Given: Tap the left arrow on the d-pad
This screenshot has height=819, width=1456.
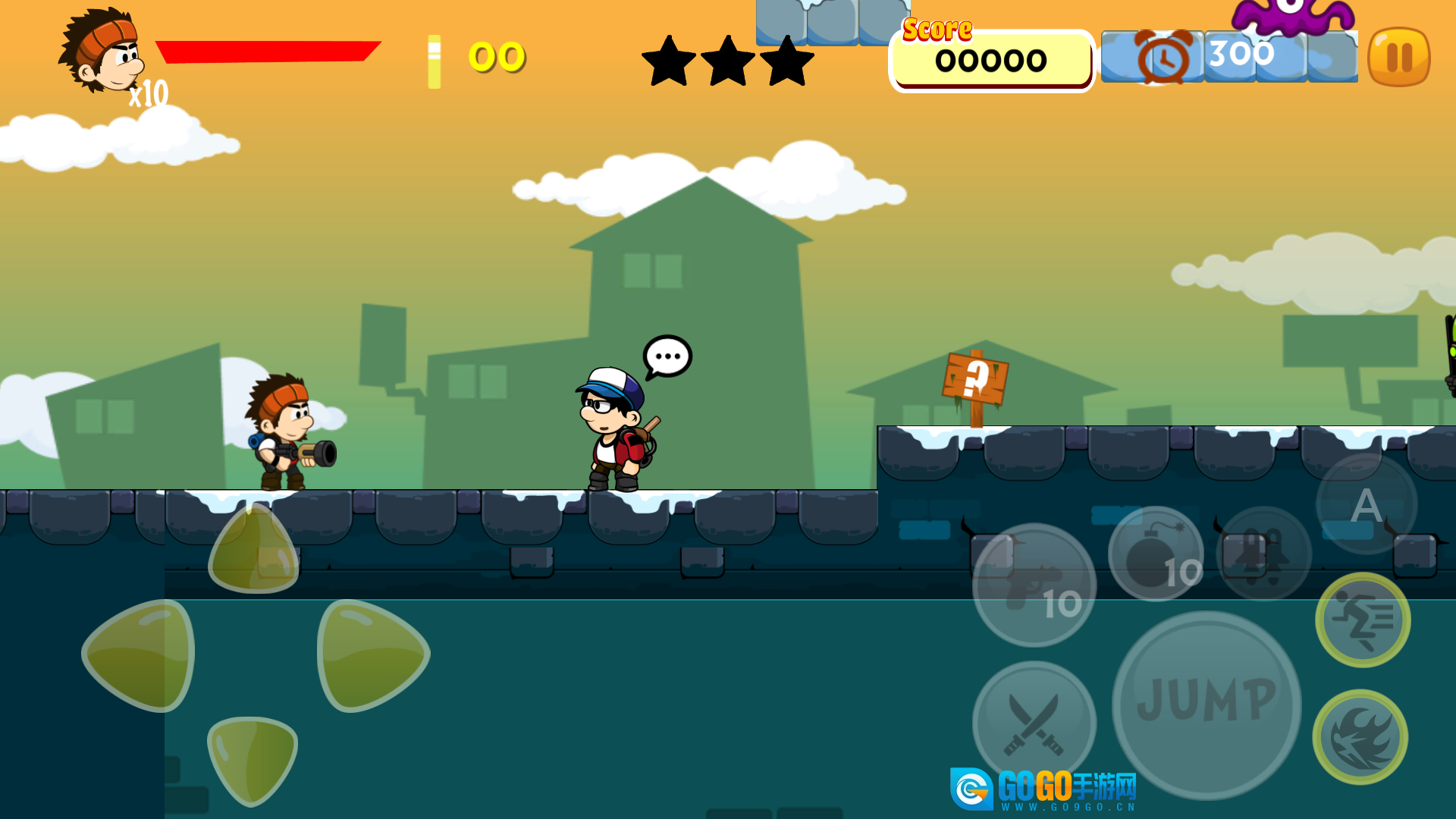Looking at the screenshot, I should click(141, 655).
